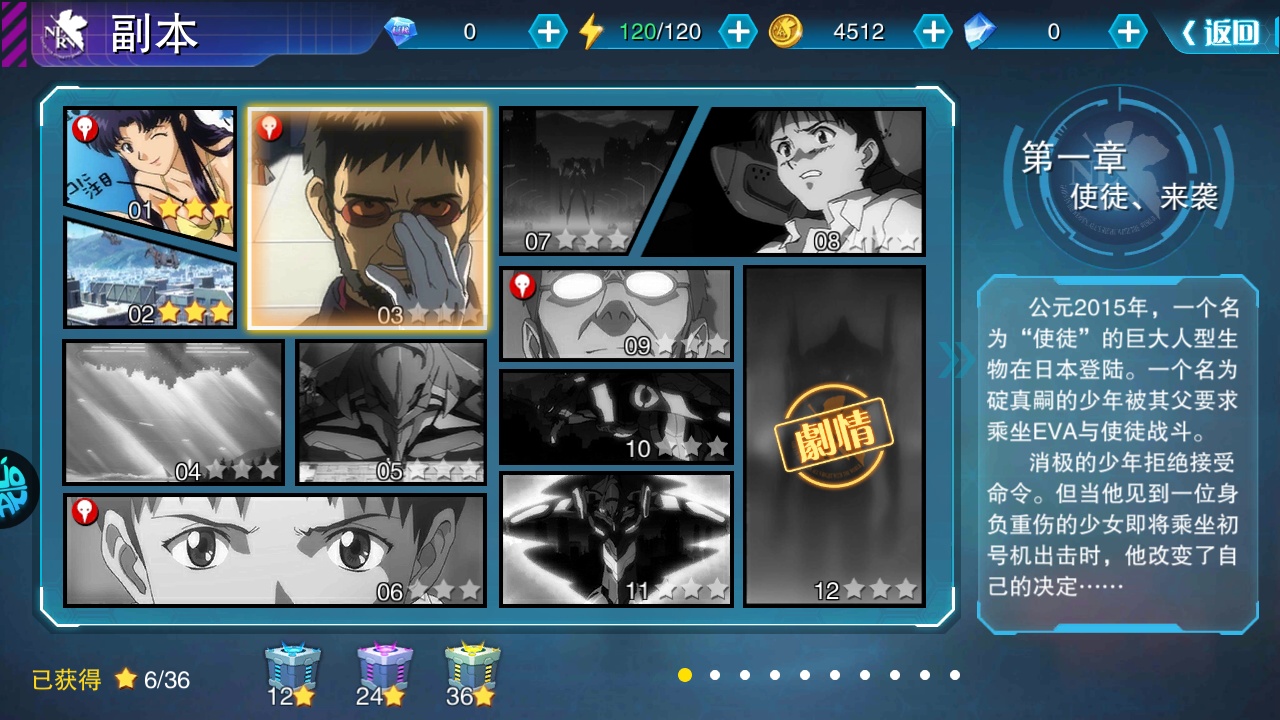Select stage 09 glasses panel
The height and width of the screenshot is (720, 1280).
click(616, 313)
